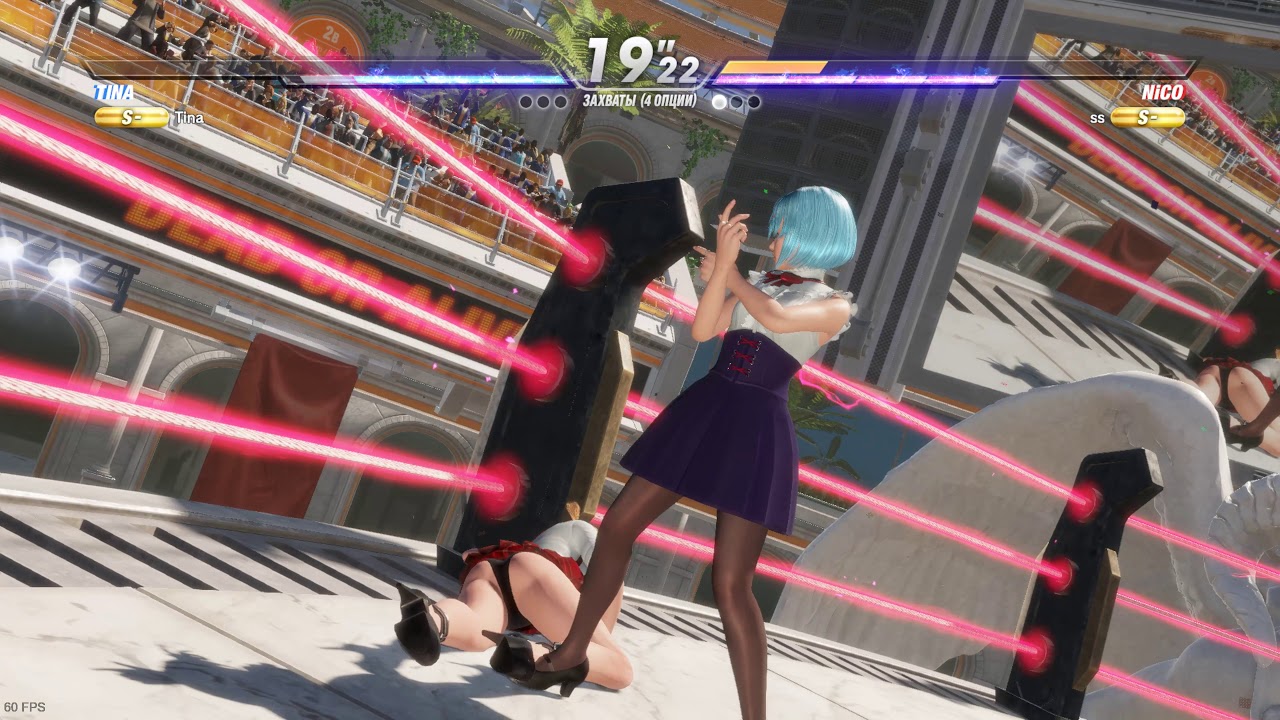The image size is (1280, 720).
Task: Click the filled white dot under NiCO's health bar
Action: [718, 101]
